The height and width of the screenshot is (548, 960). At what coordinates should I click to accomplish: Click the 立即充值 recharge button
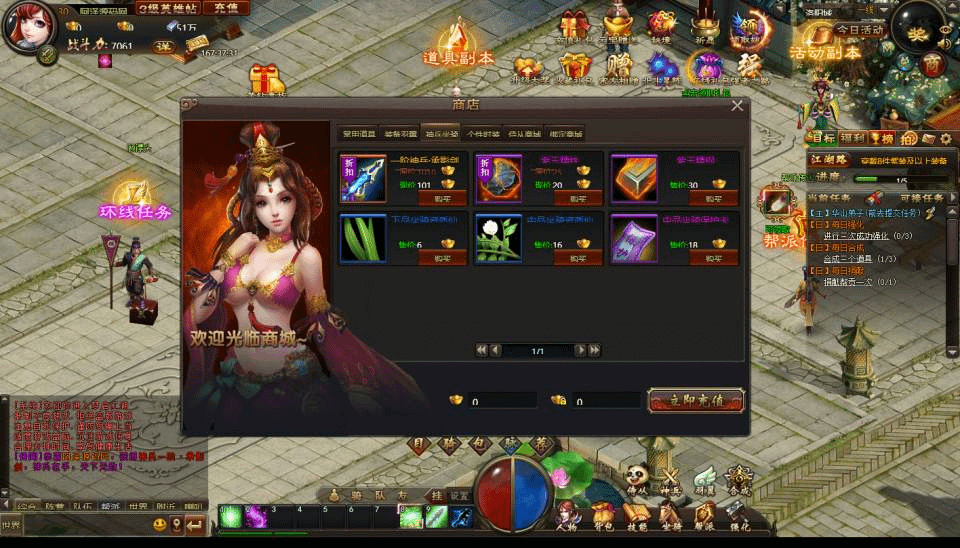(x=696, y=401)
